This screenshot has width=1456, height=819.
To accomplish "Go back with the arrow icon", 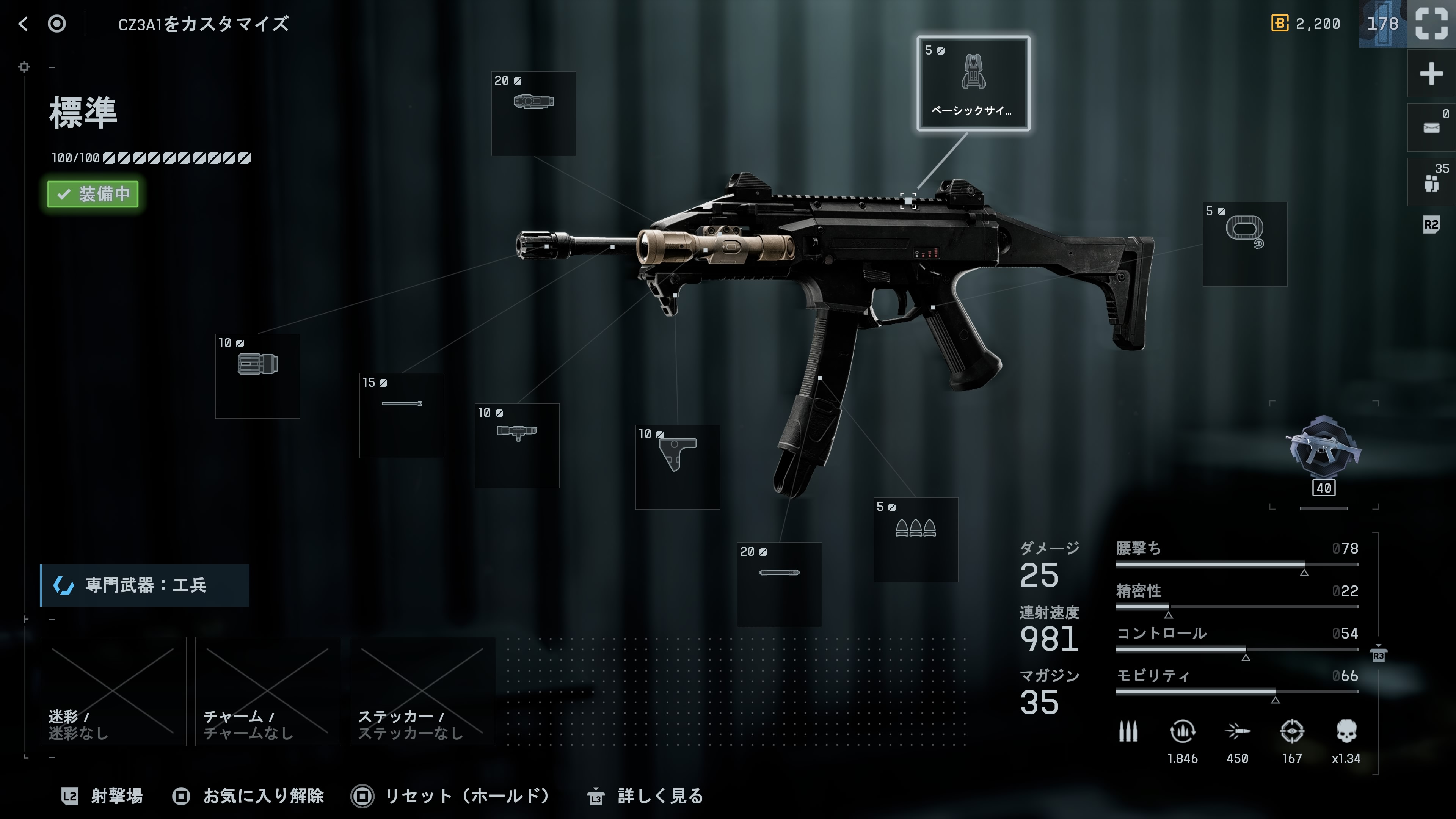I will pyautogui.click(x=23, y=24).
